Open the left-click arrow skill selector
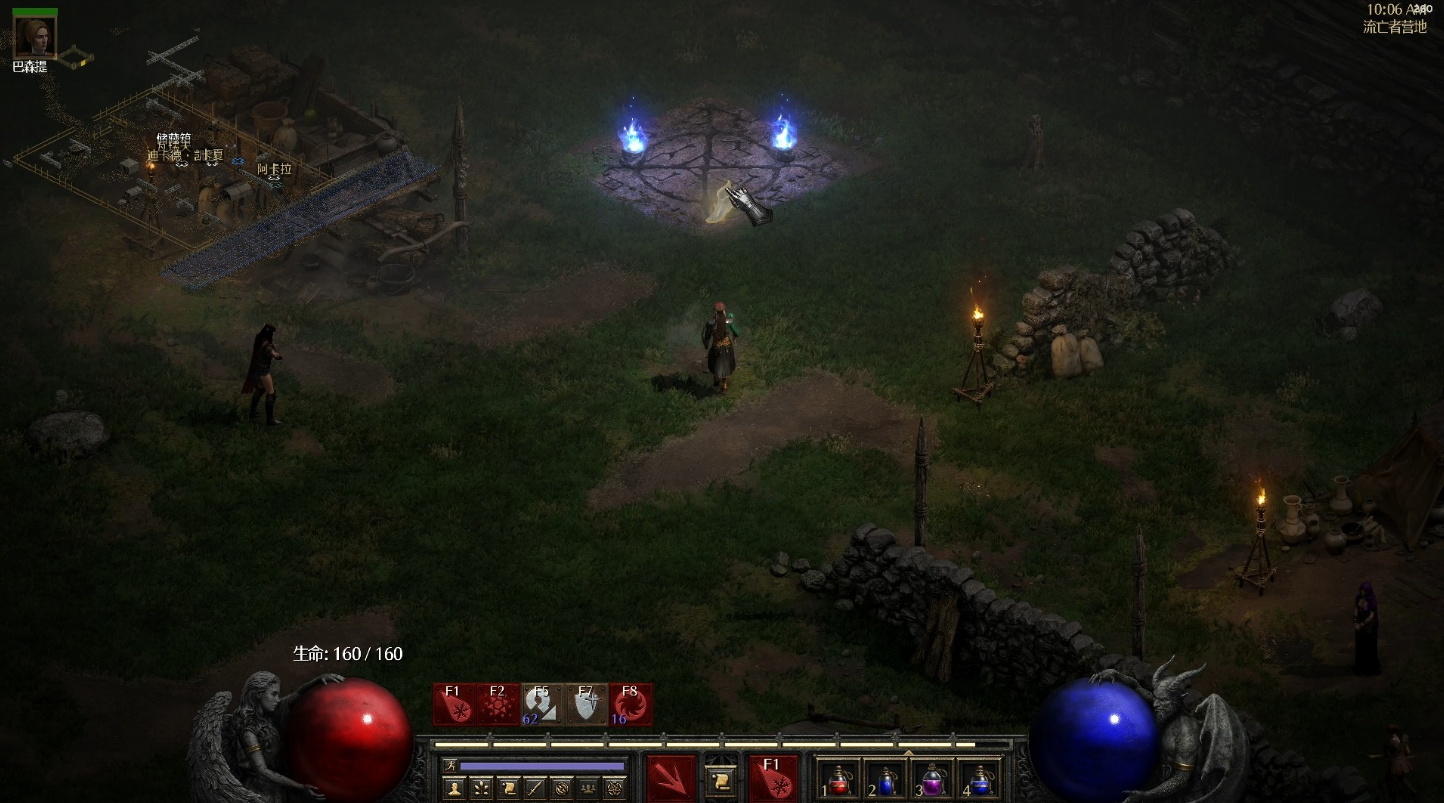 (671, 779)
